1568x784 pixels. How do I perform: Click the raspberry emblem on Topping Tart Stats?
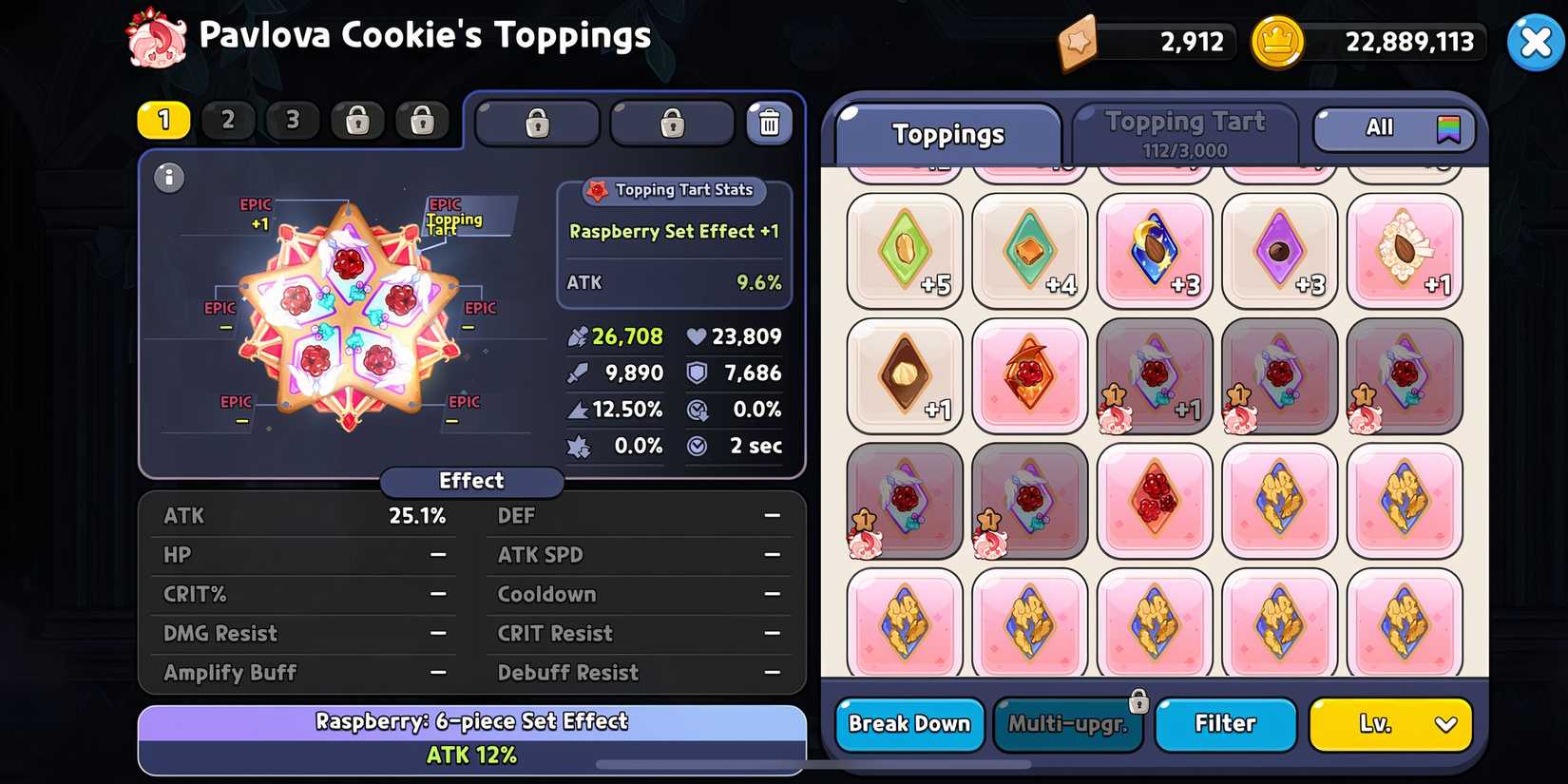click(x=600, y=190)
